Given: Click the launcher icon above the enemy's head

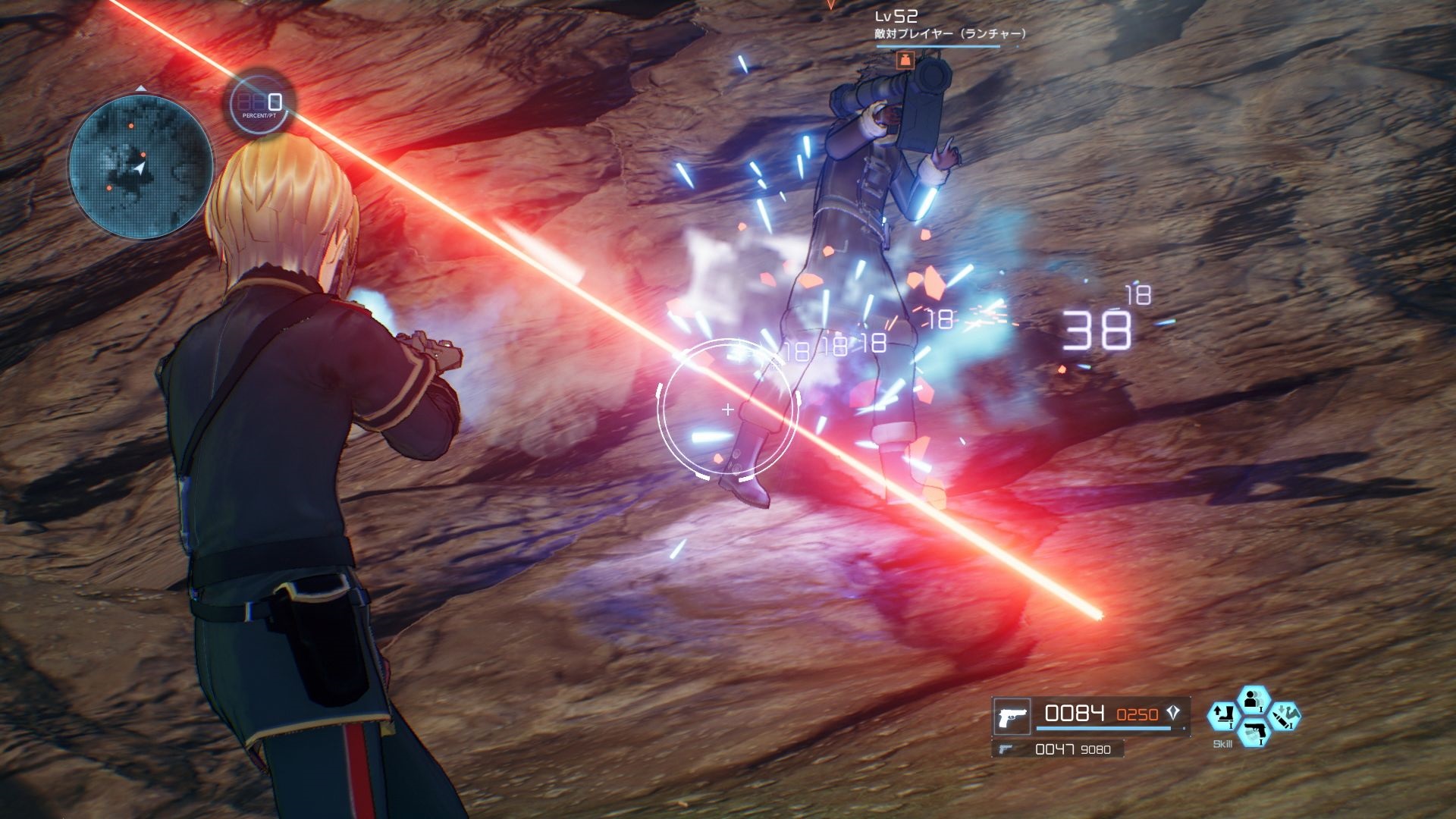Looking at the screenshot, I should (907, 58).
